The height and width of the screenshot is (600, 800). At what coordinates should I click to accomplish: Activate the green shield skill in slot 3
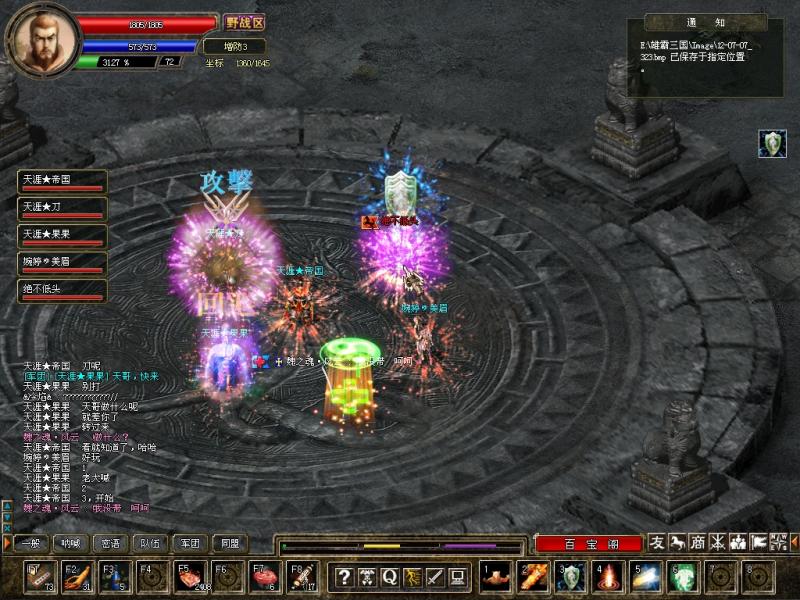click(570, 577)
